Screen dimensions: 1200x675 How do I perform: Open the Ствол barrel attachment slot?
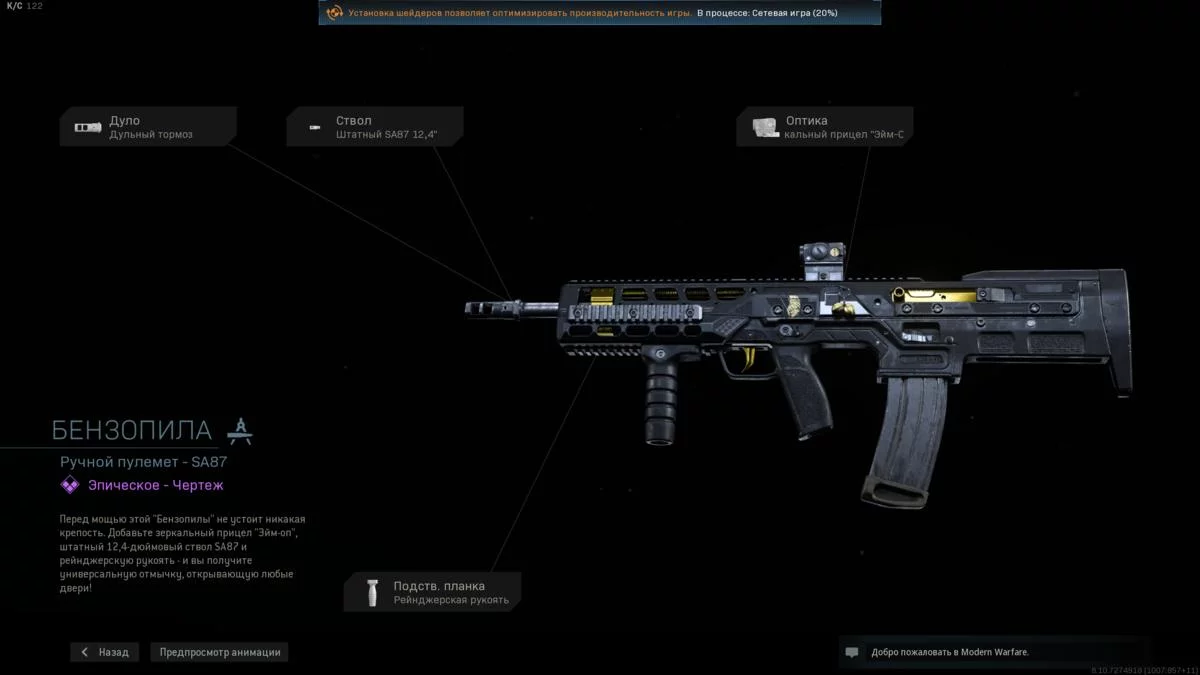click(375, 127)
